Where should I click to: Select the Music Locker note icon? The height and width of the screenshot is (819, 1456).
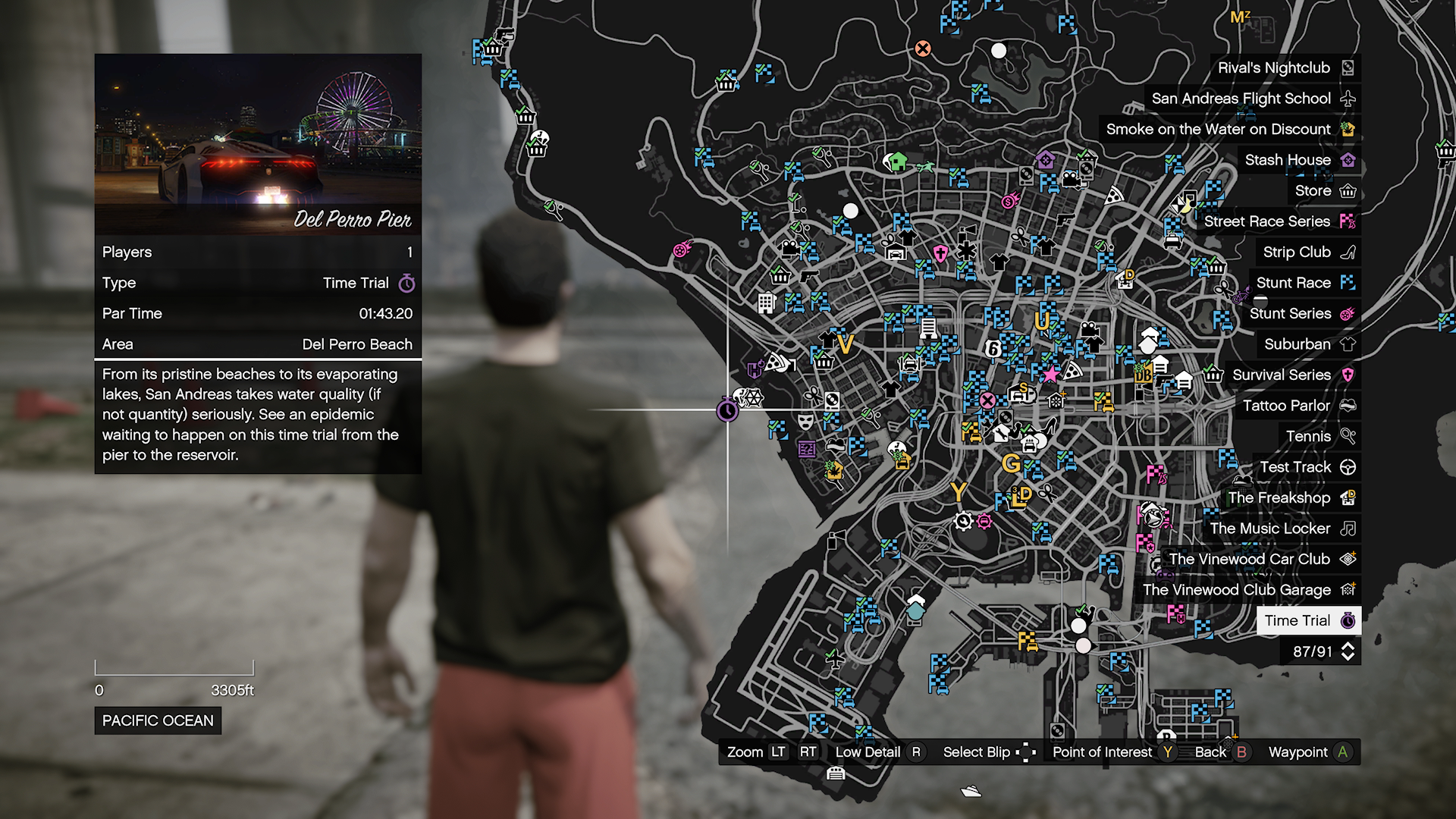[x=1349, y=529]
